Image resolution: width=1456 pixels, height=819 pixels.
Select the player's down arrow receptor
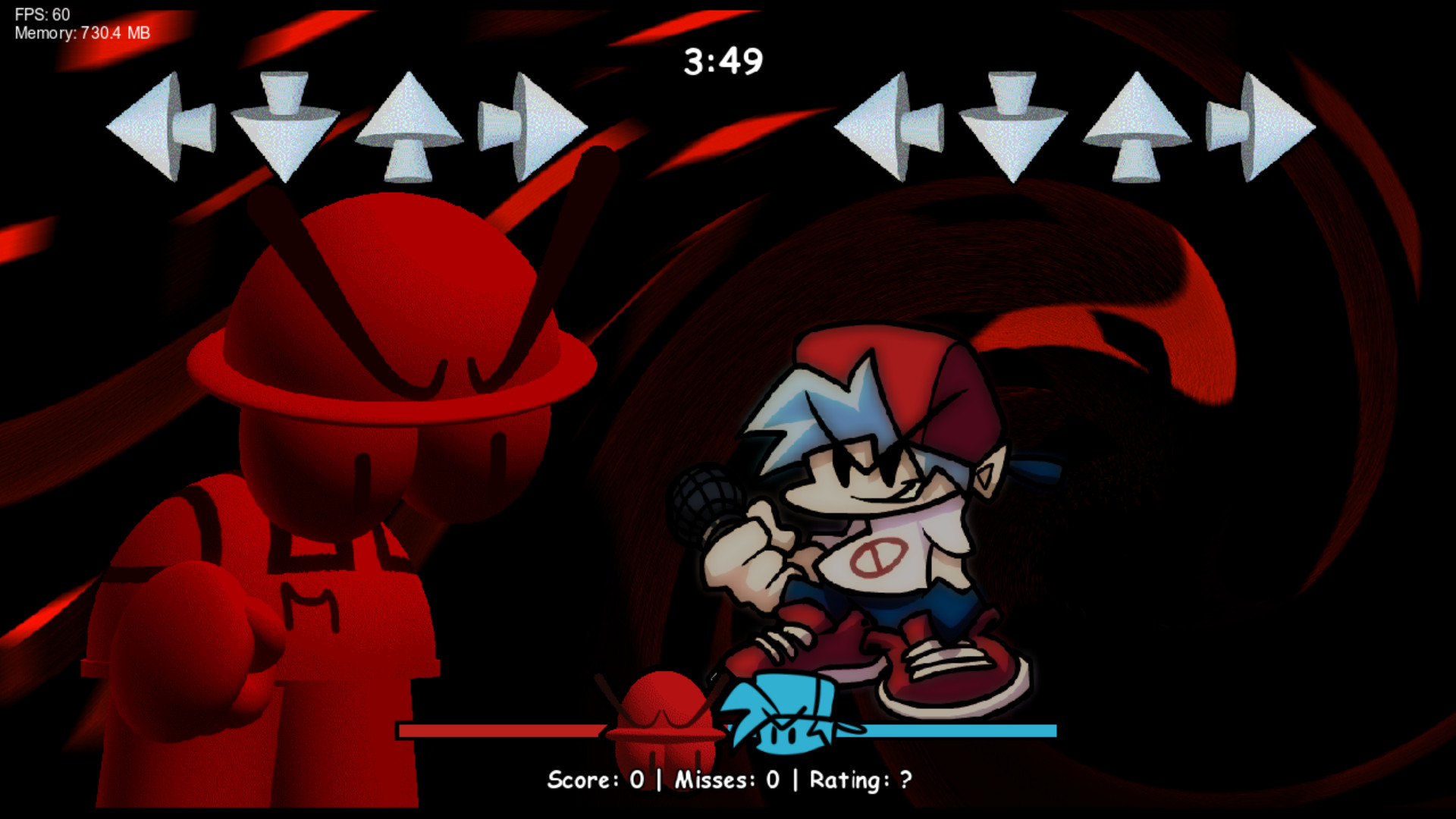pos(1012,125)
